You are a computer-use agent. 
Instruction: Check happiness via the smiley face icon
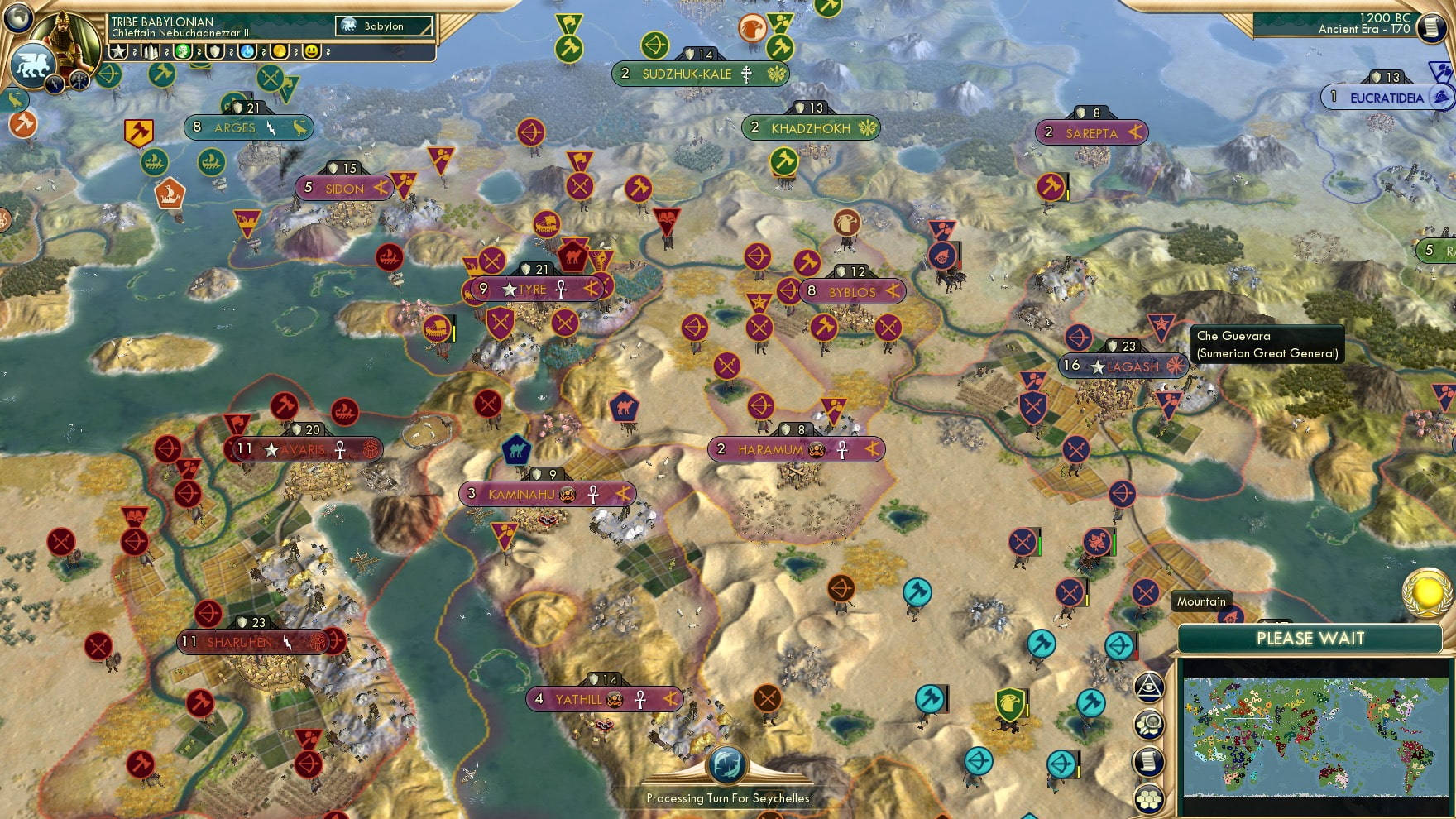[312, 53]
